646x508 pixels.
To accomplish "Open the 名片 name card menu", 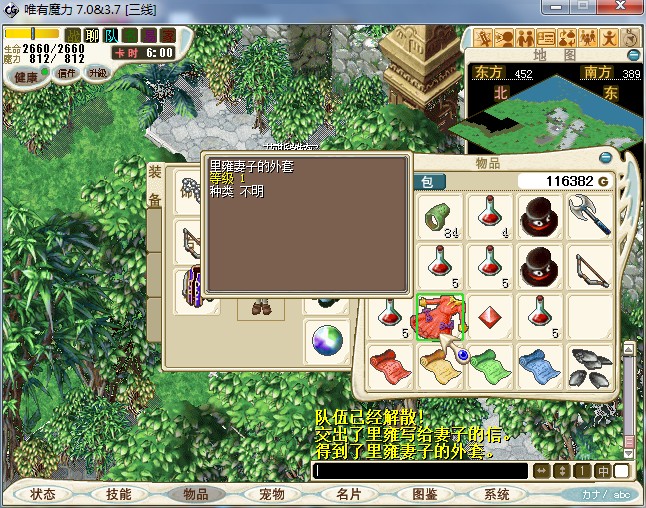I will pos(347,494).
